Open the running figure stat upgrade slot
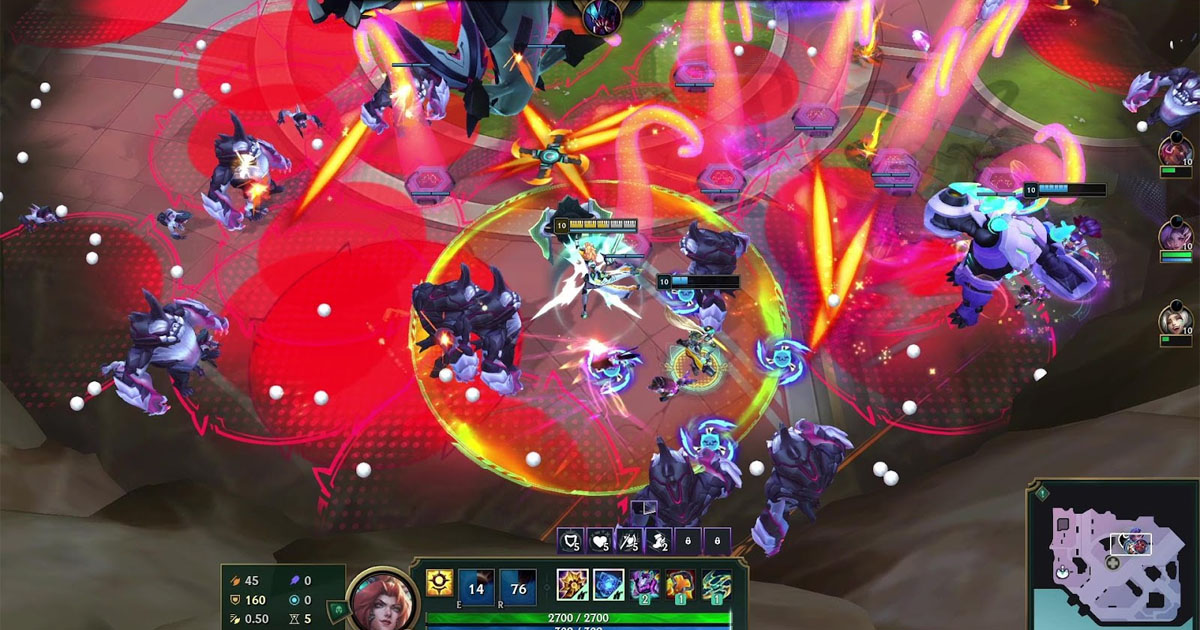 [659, 541]
